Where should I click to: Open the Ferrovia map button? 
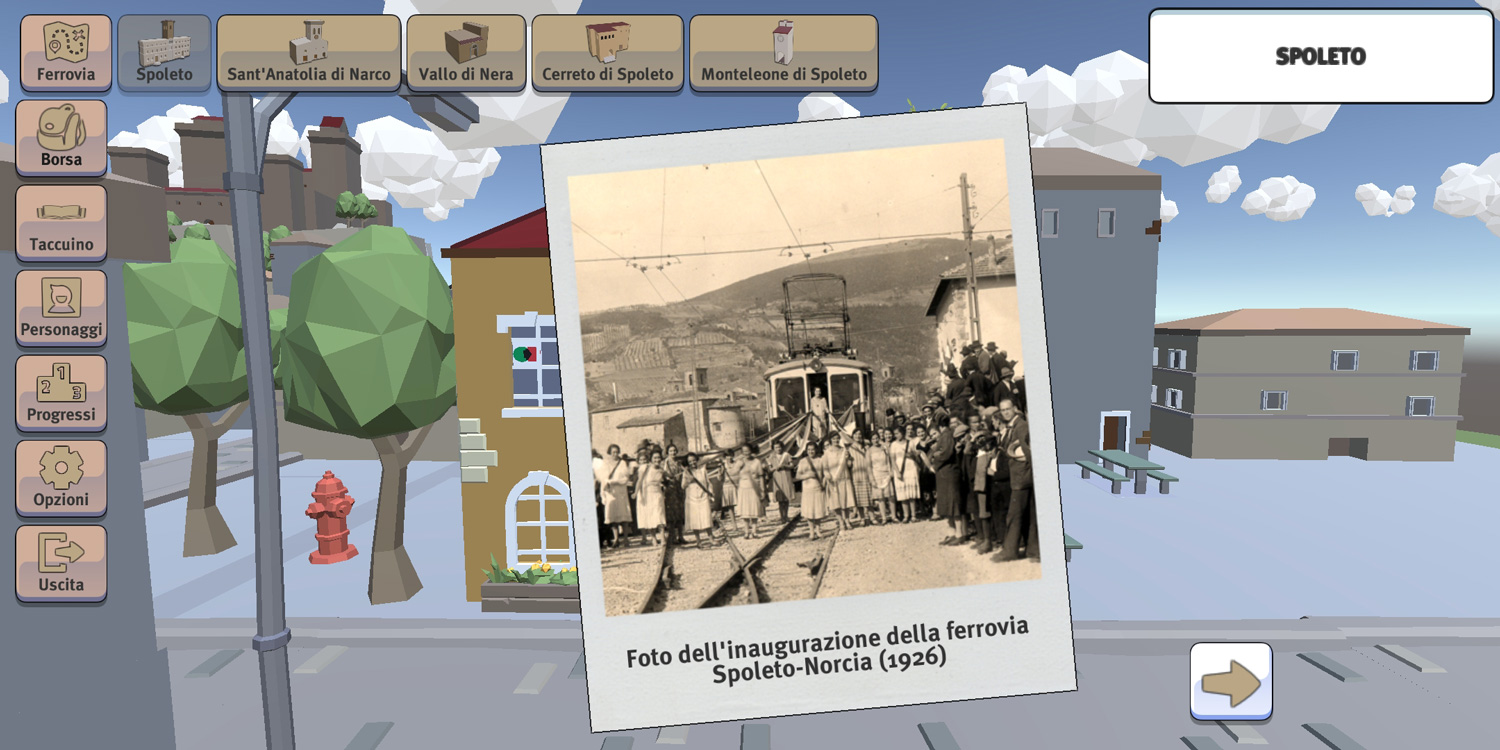(66, 52)
